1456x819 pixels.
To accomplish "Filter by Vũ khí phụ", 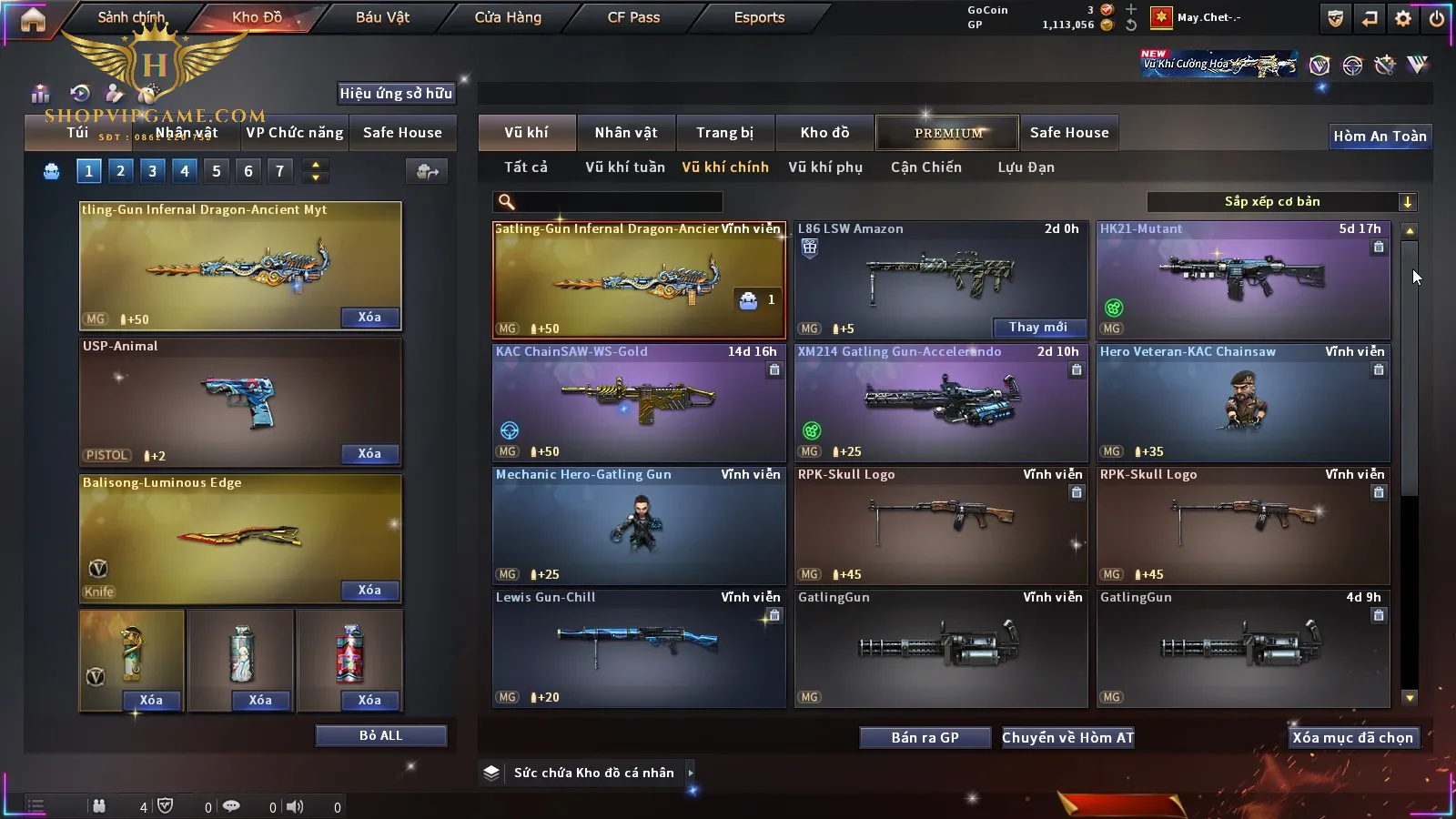I will [x=824, y=167].
